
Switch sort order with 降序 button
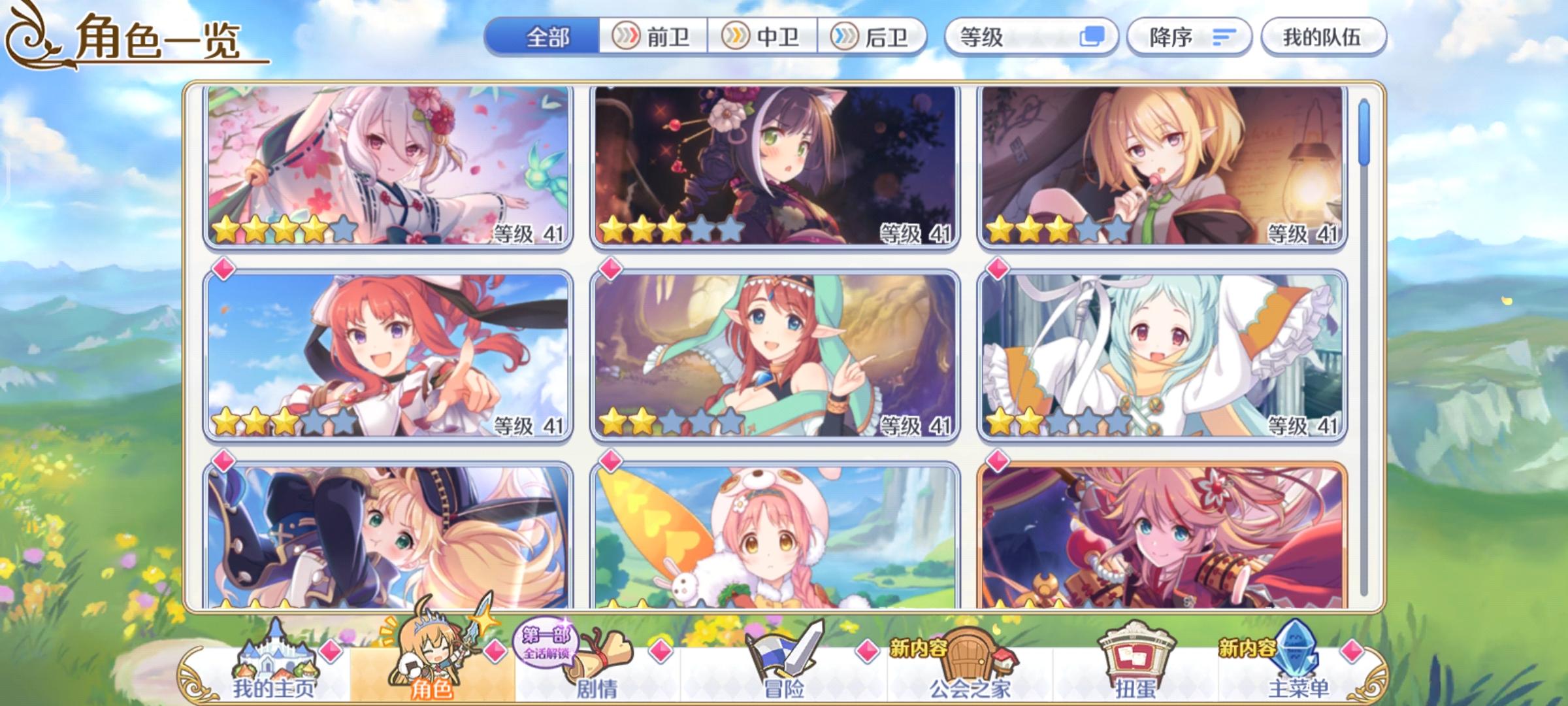(1189, 38)
